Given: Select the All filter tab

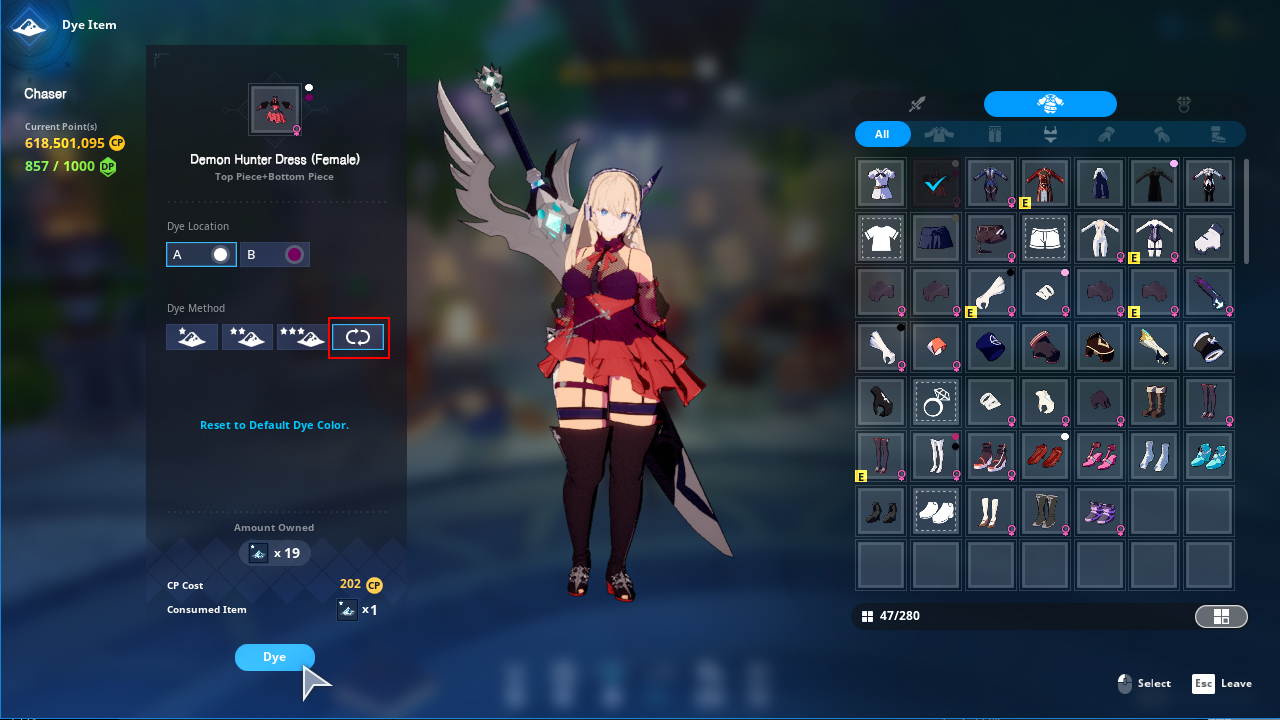Looking at the screenshot, I should (x=882, y=134).
